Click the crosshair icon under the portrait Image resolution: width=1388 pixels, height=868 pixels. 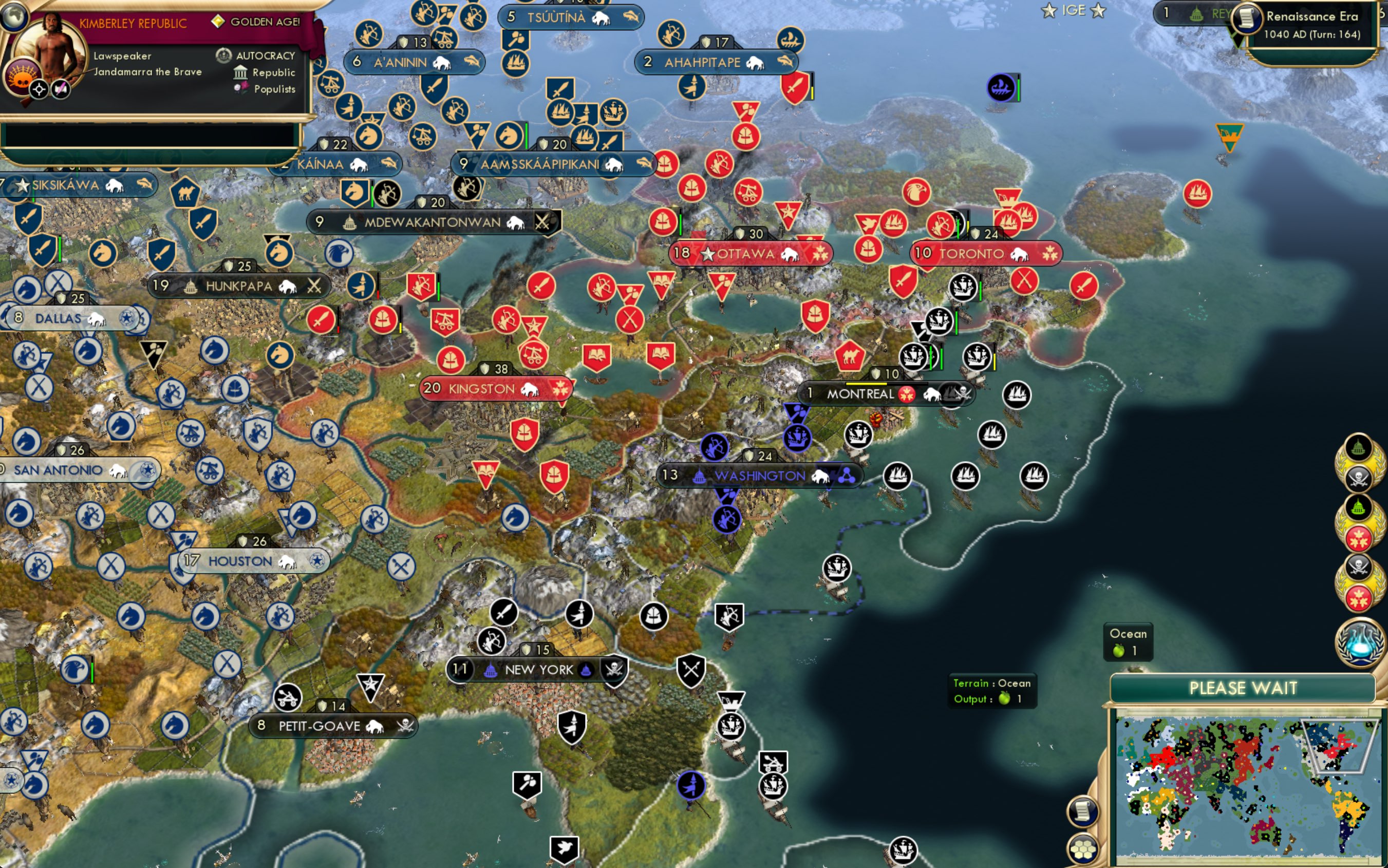pyautogui.click(x=39, y=89)
